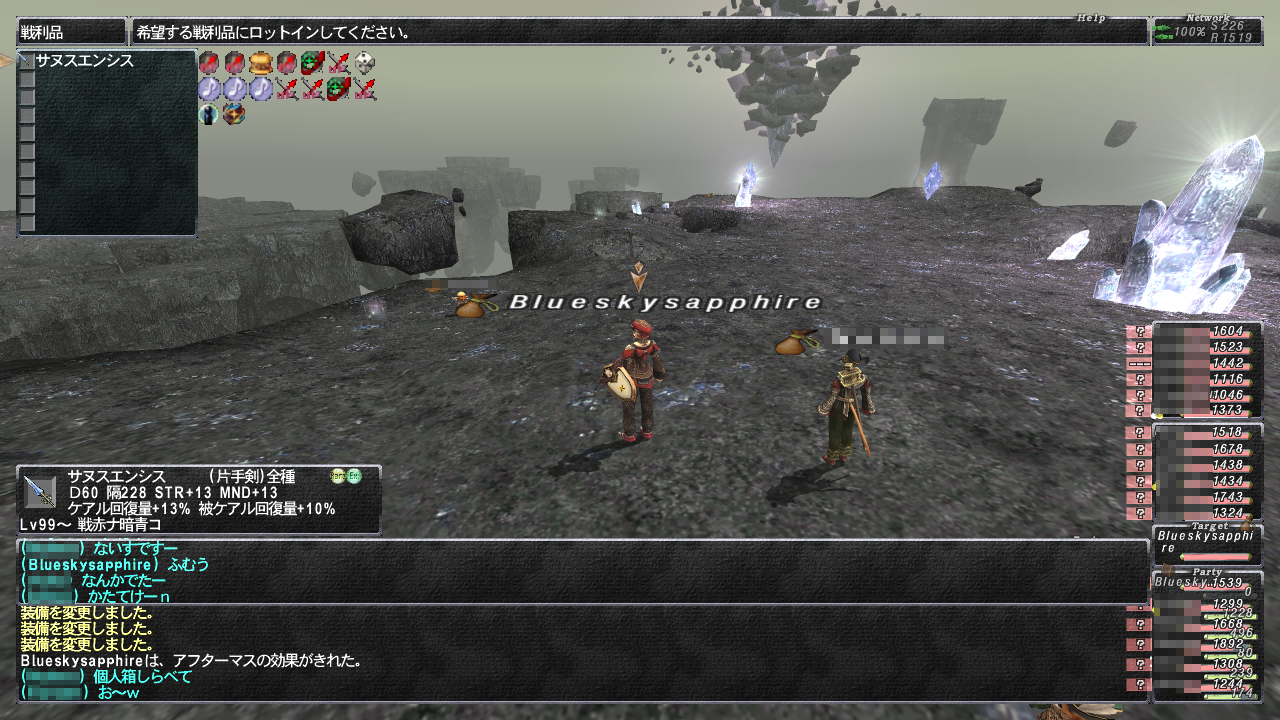Click the 戦利品 window title
Screen dimensions: 1280x720
click(71, 32)
